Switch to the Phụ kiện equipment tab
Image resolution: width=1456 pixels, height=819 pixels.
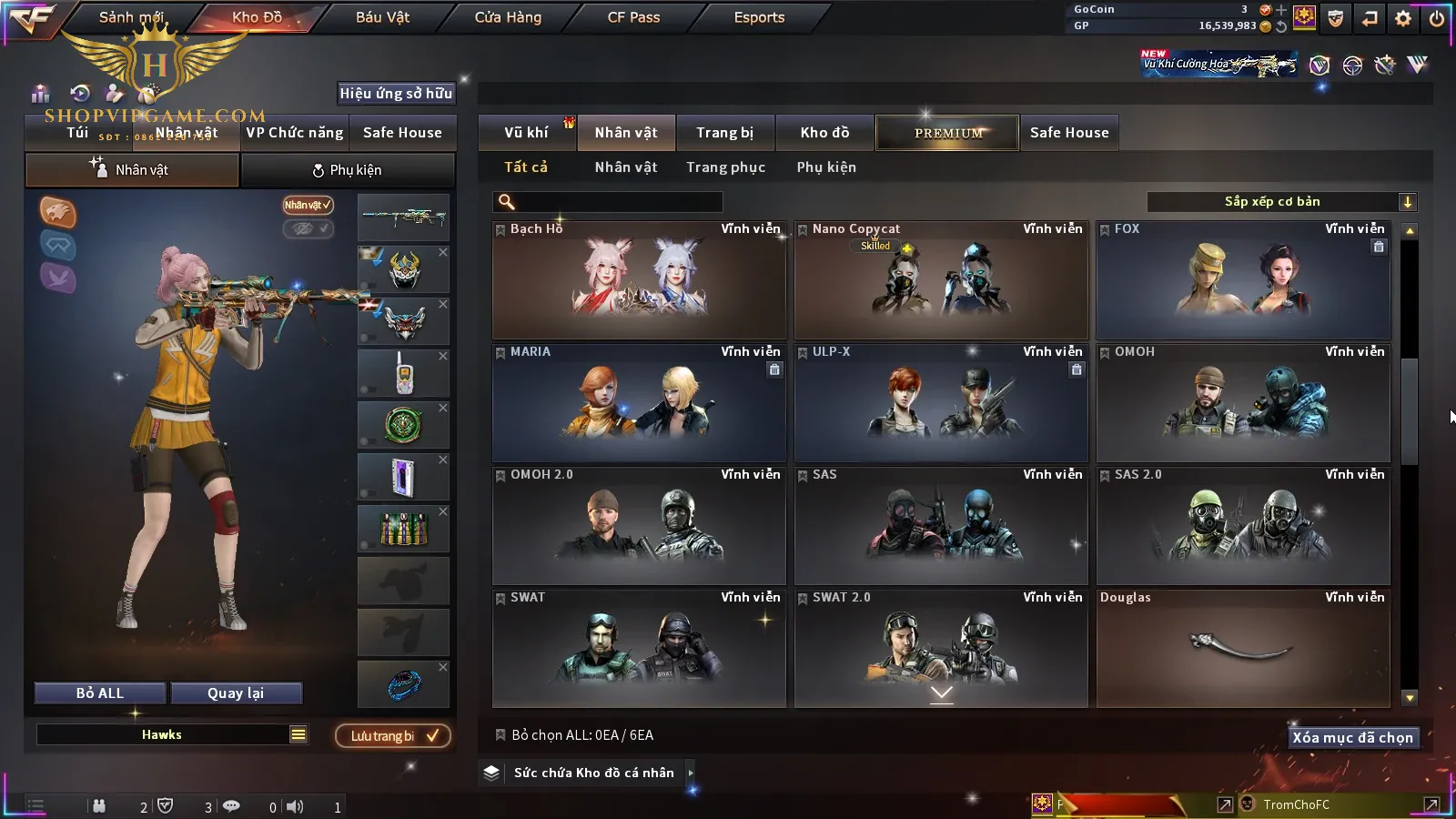tap(347, 170)
